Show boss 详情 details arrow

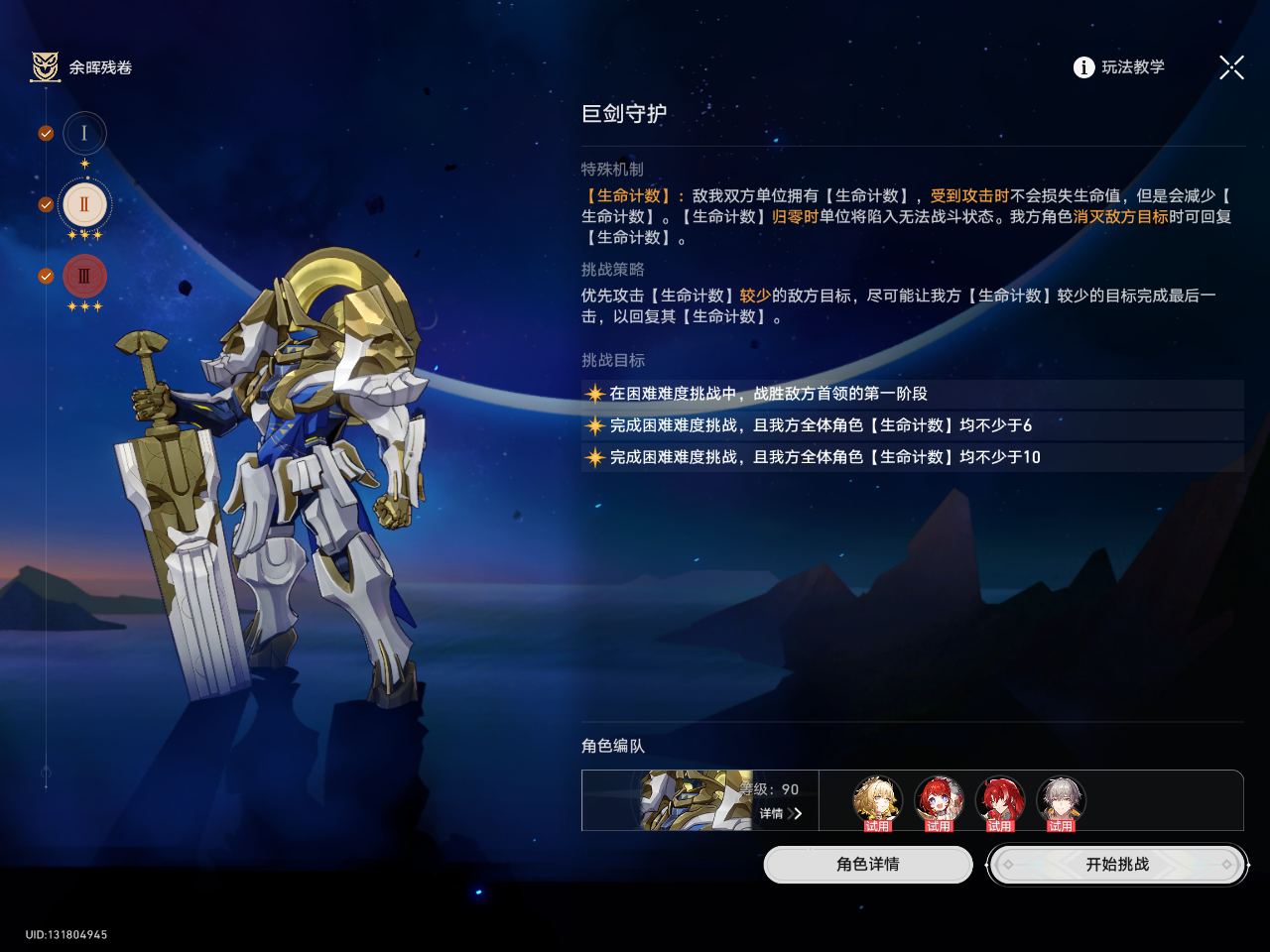[782, 813]
